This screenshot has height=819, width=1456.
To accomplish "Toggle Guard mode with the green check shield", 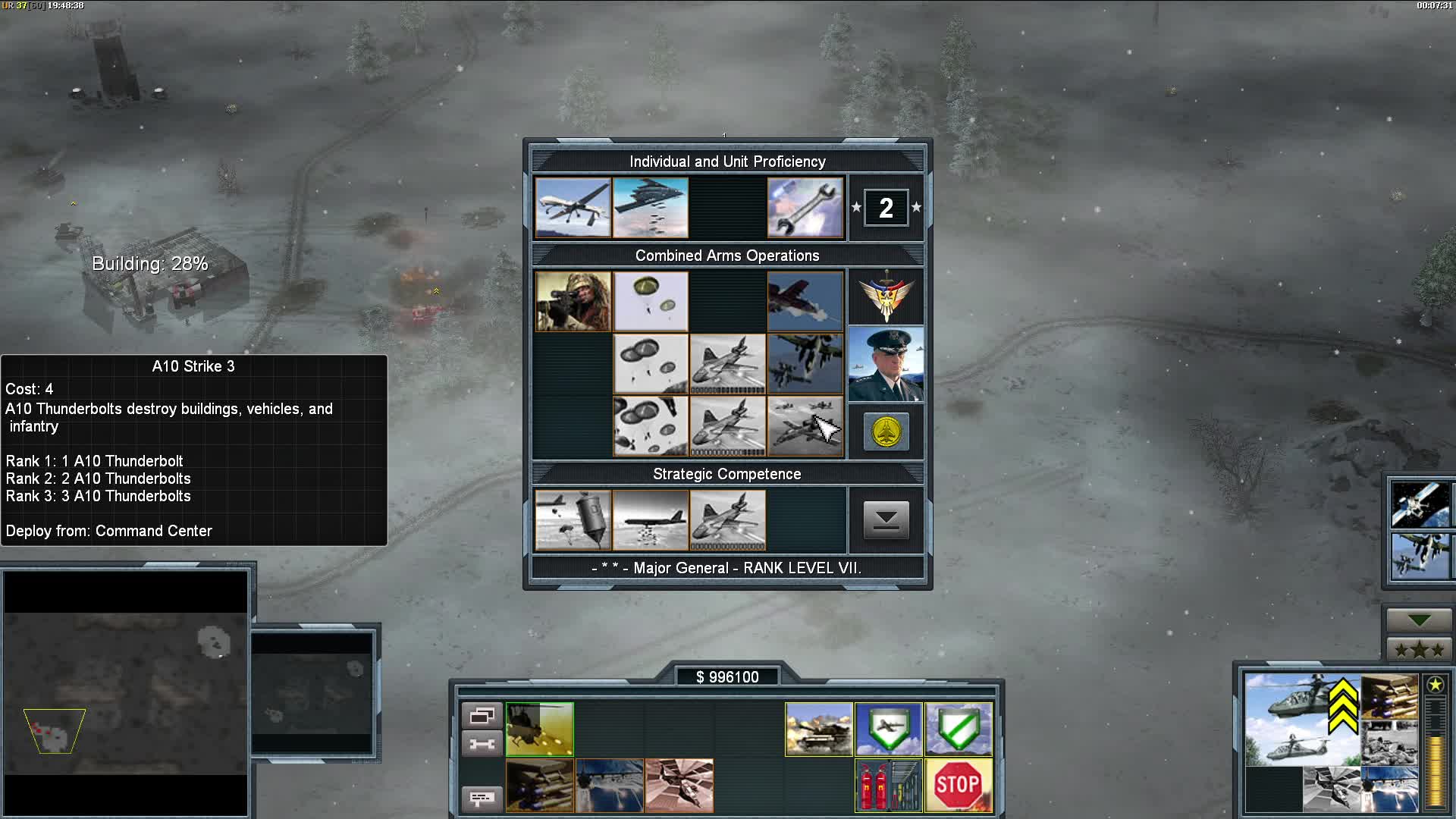I will point(959,729).
